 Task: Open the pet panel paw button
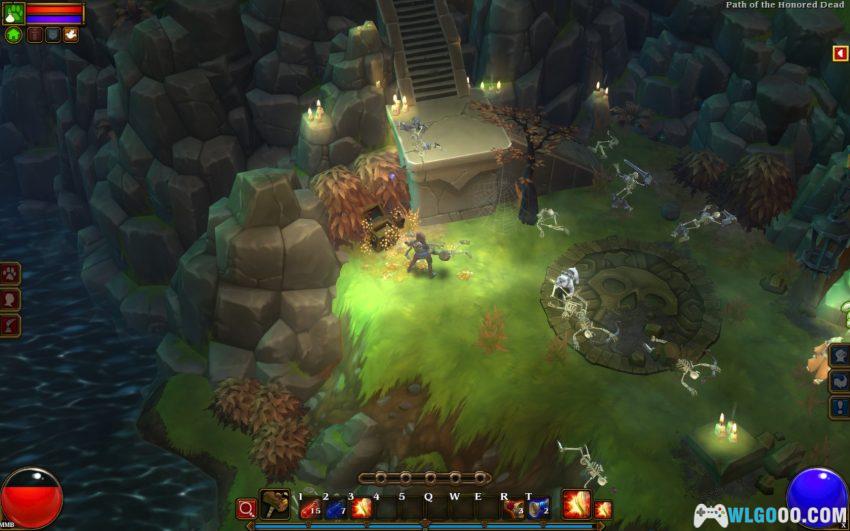click(x=10, y=273)
